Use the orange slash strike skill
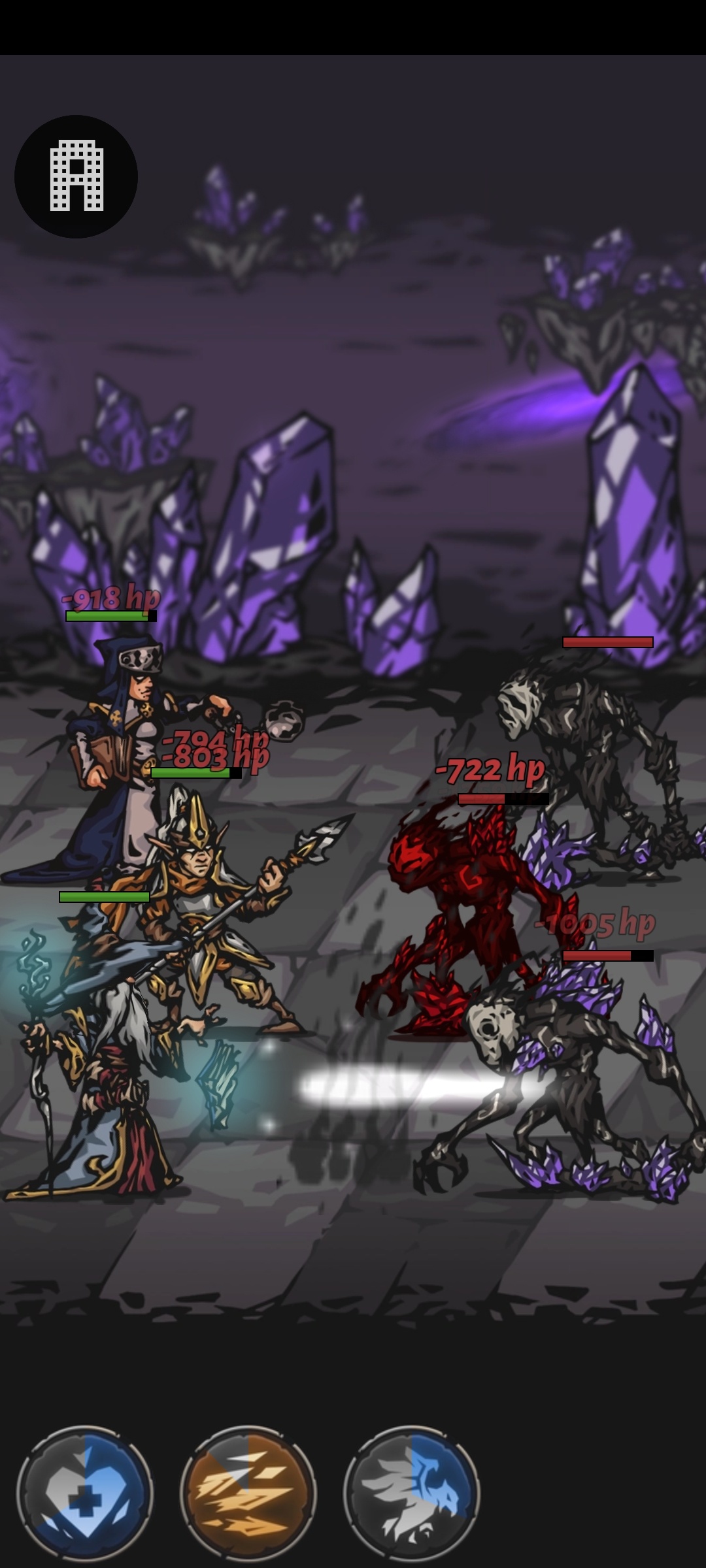706x1568 pixels. coord(248,1493)
